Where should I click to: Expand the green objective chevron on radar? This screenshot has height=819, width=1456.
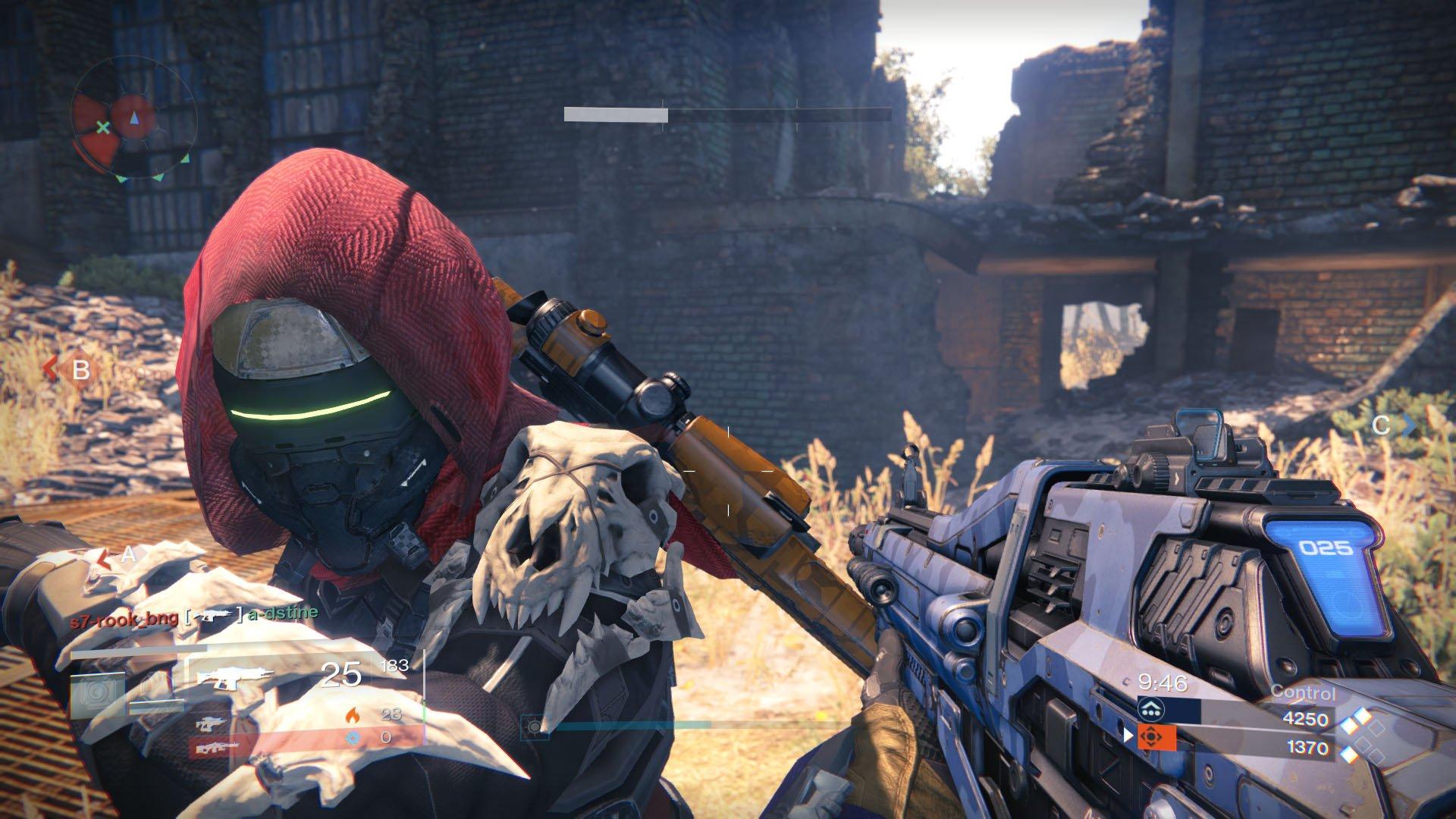tap(157, 178)
